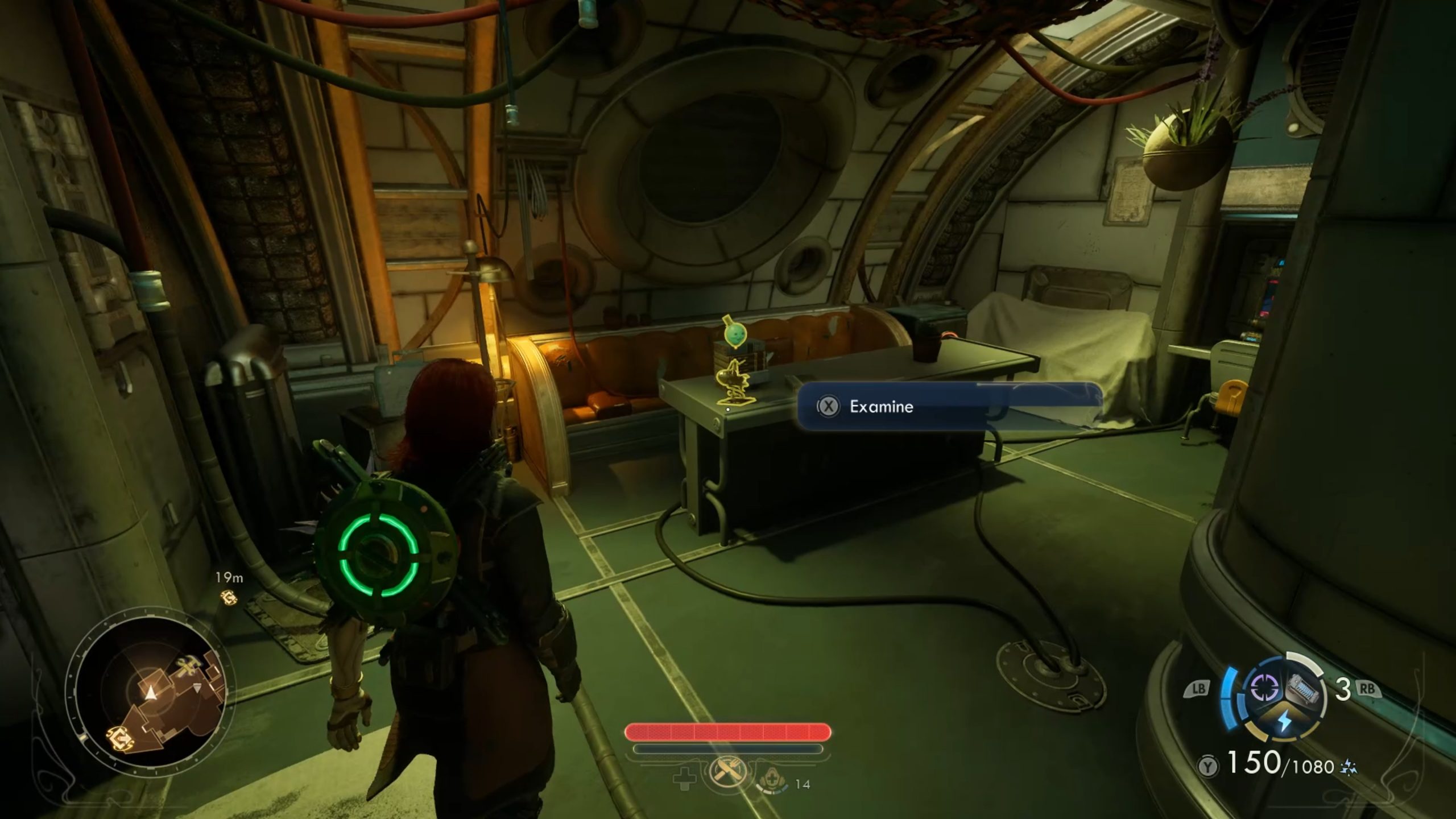The image size is (1456, 819).
Task: Click the 19m objective waypoint marker
Action: [x=229, y=597]
